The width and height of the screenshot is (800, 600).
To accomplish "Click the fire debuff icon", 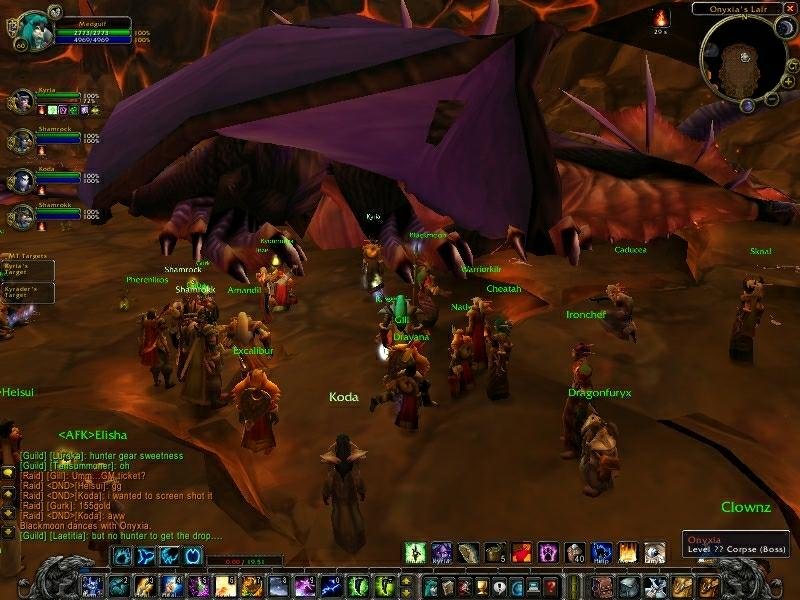I will 661,18.
